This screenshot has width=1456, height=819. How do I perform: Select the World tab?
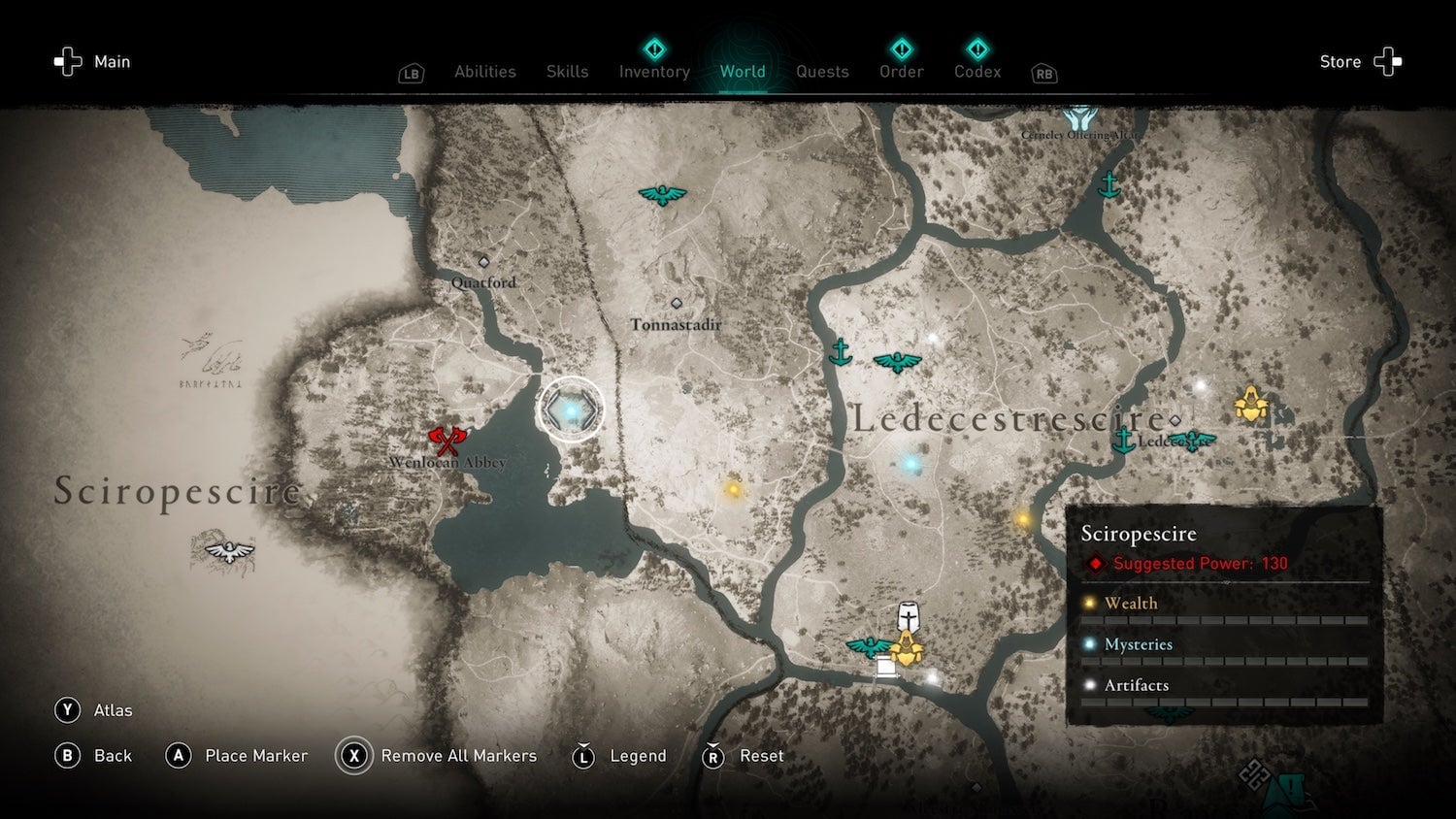coord(743,72)
